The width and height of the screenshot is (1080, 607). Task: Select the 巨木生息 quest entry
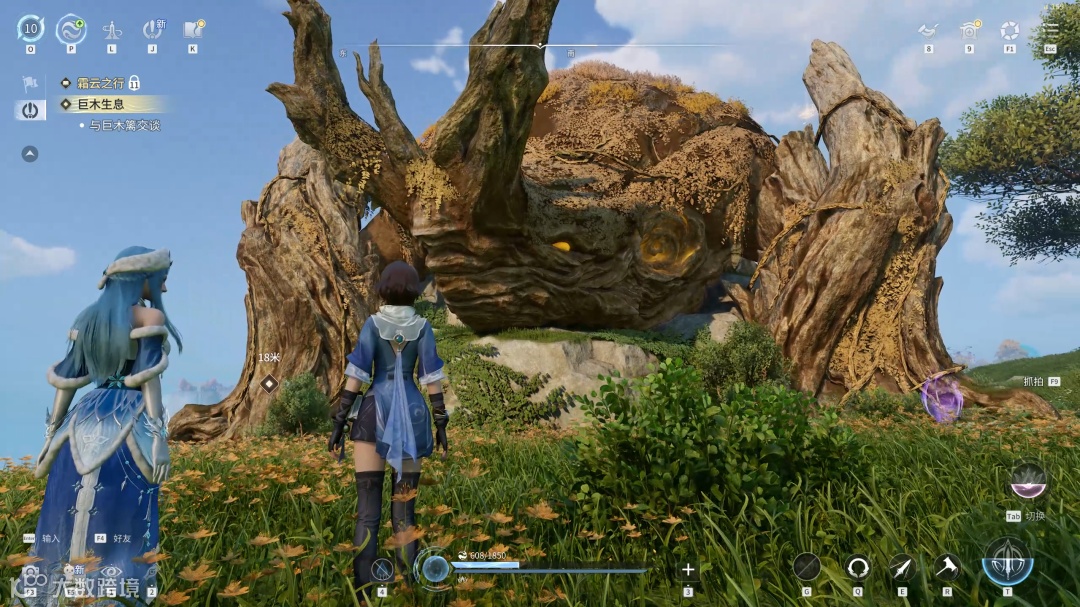coord(98,104)
